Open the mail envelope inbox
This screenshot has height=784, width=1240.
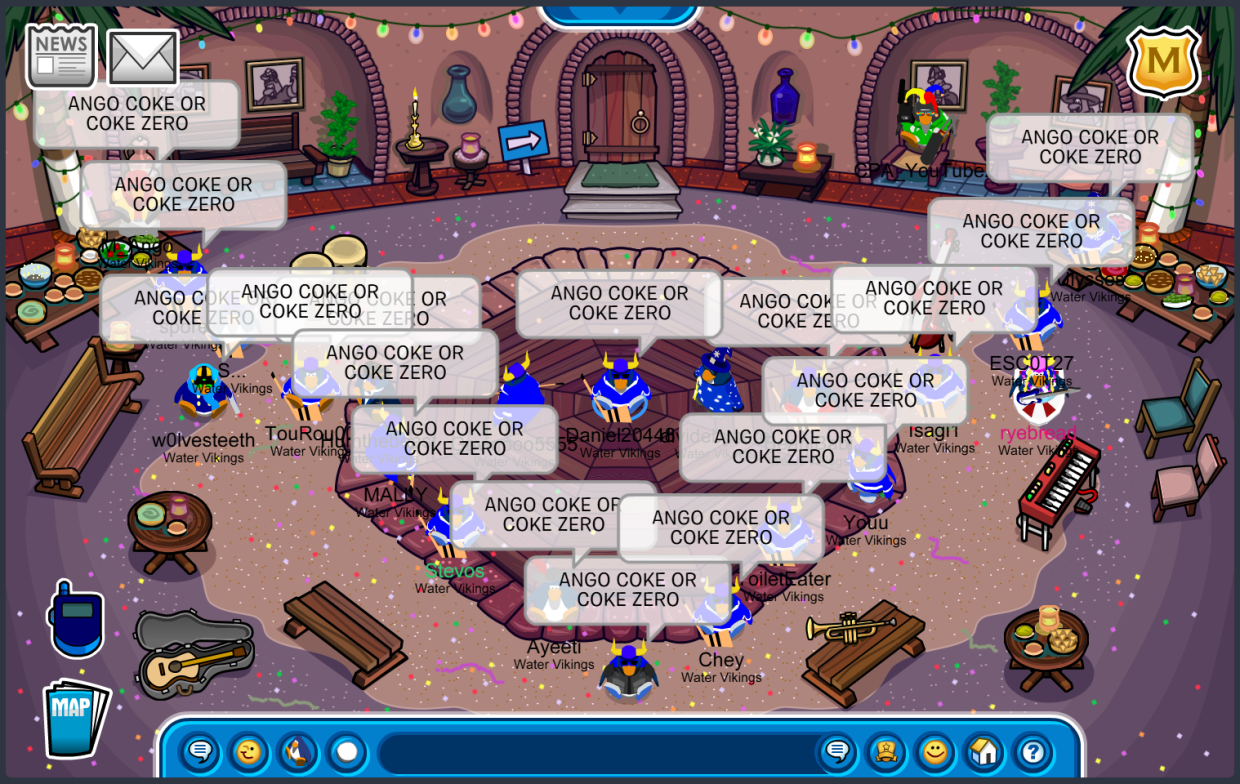click(x=142, y=58)
